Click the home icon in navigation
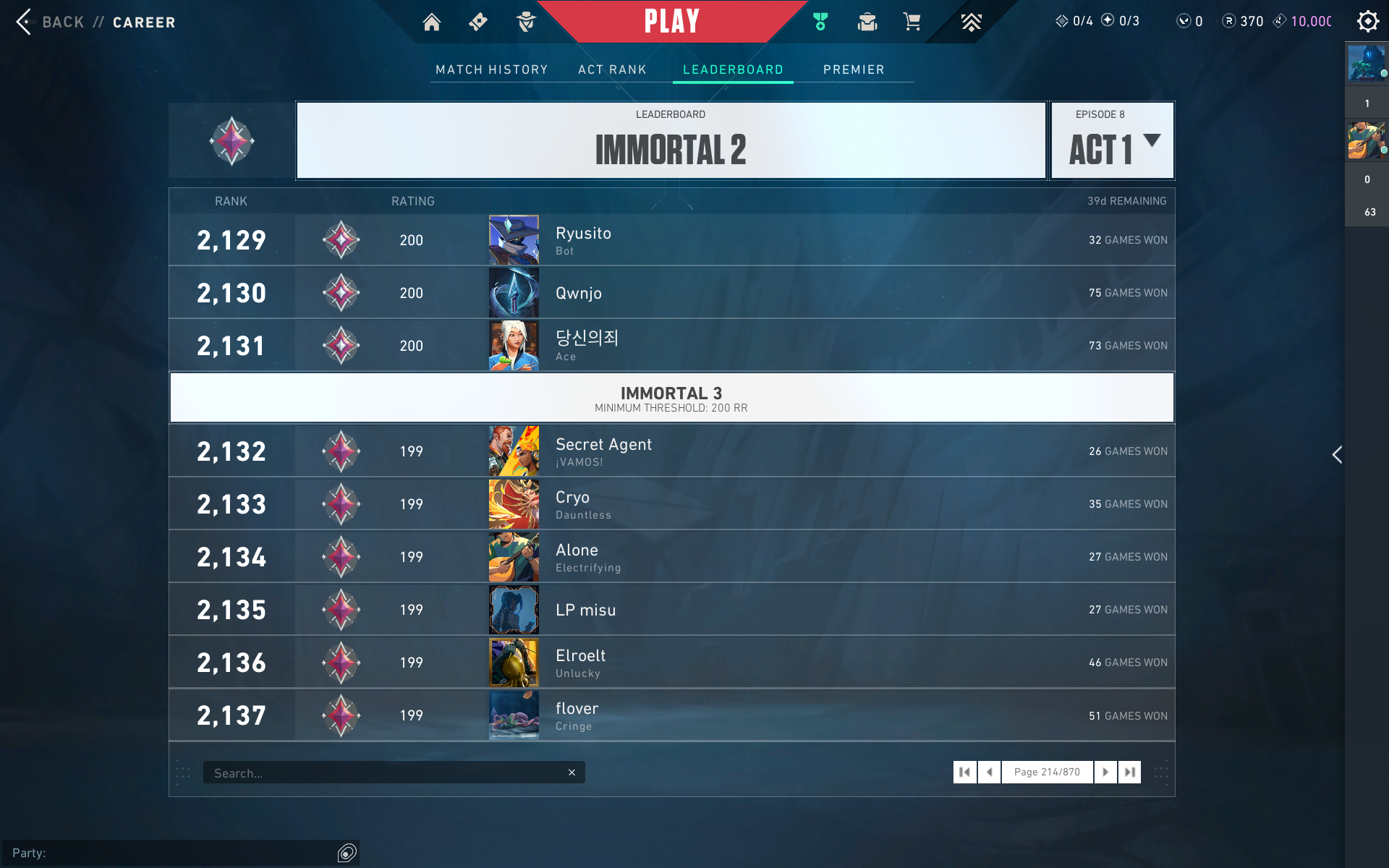1389x868 pixels. pos(431,22)
